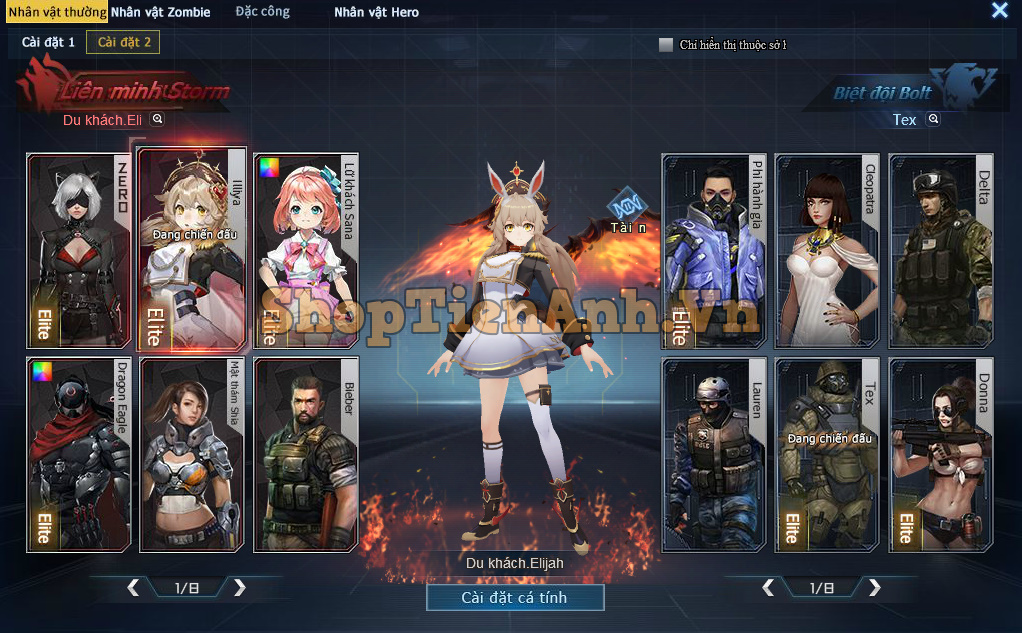Switch to the Nhân vật Zombie tab
The height and width of the screenshot is (633, 1022).
click(160, 12)
